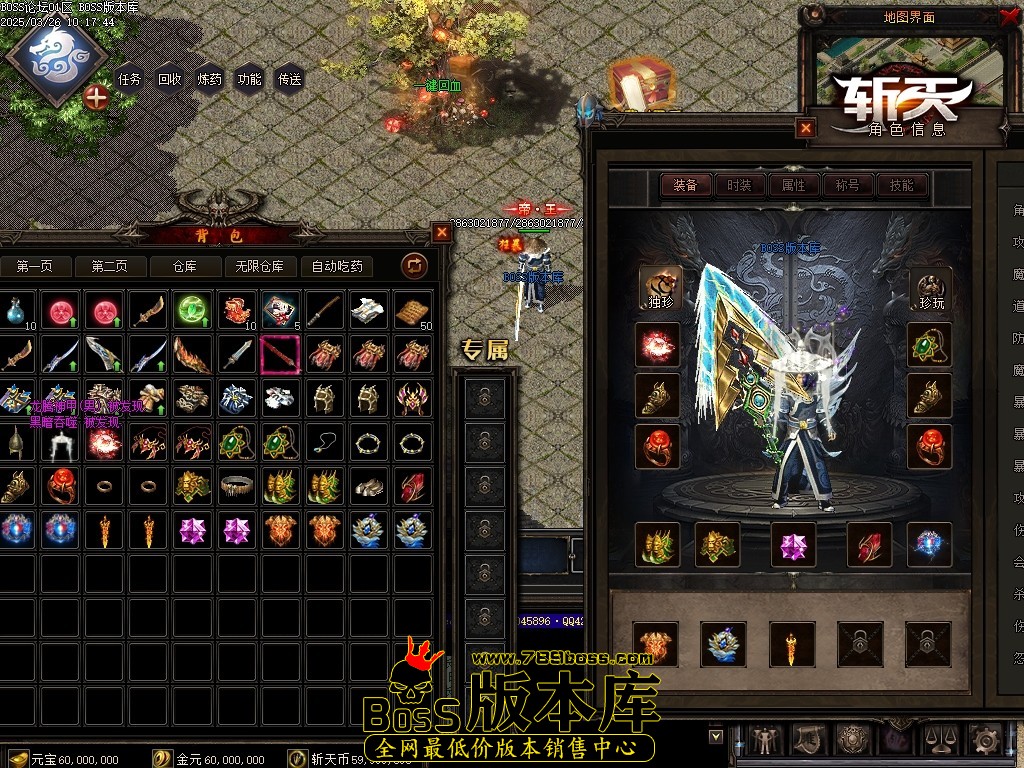View the 技能 skills tab
1024x768 pixels.
tap(901, 185)
